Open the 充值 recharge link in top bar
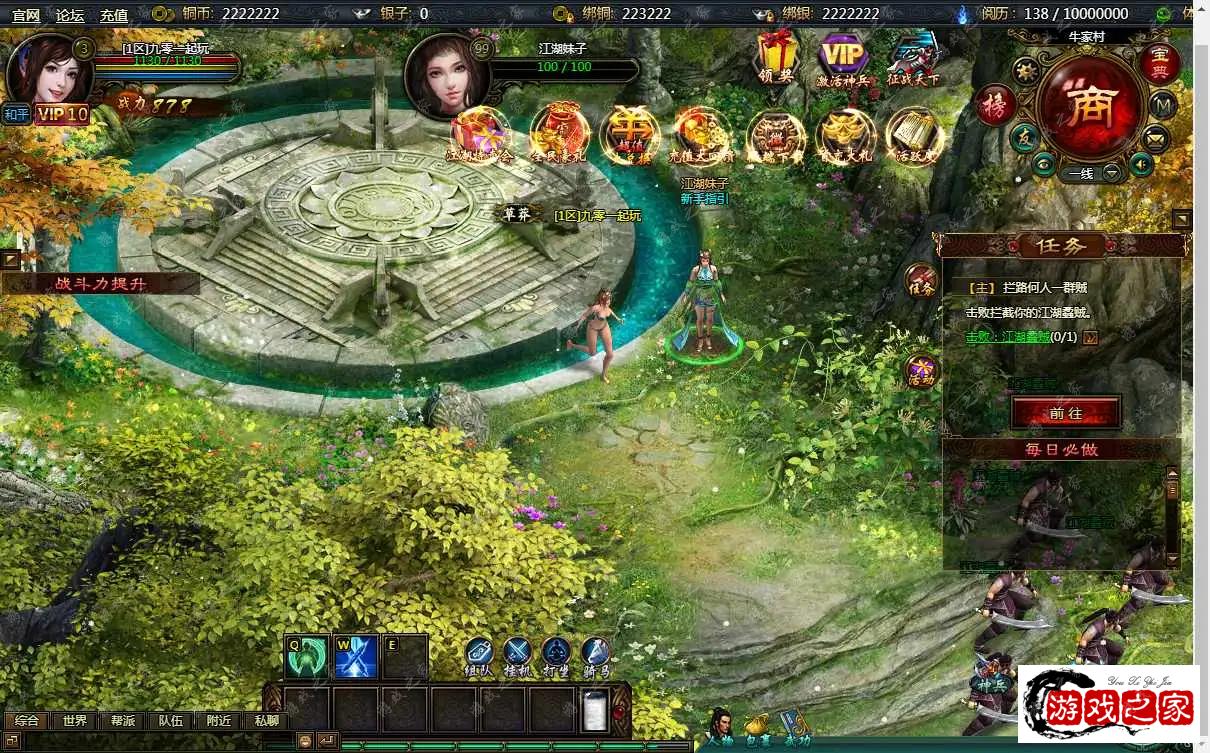 (114, 15)
